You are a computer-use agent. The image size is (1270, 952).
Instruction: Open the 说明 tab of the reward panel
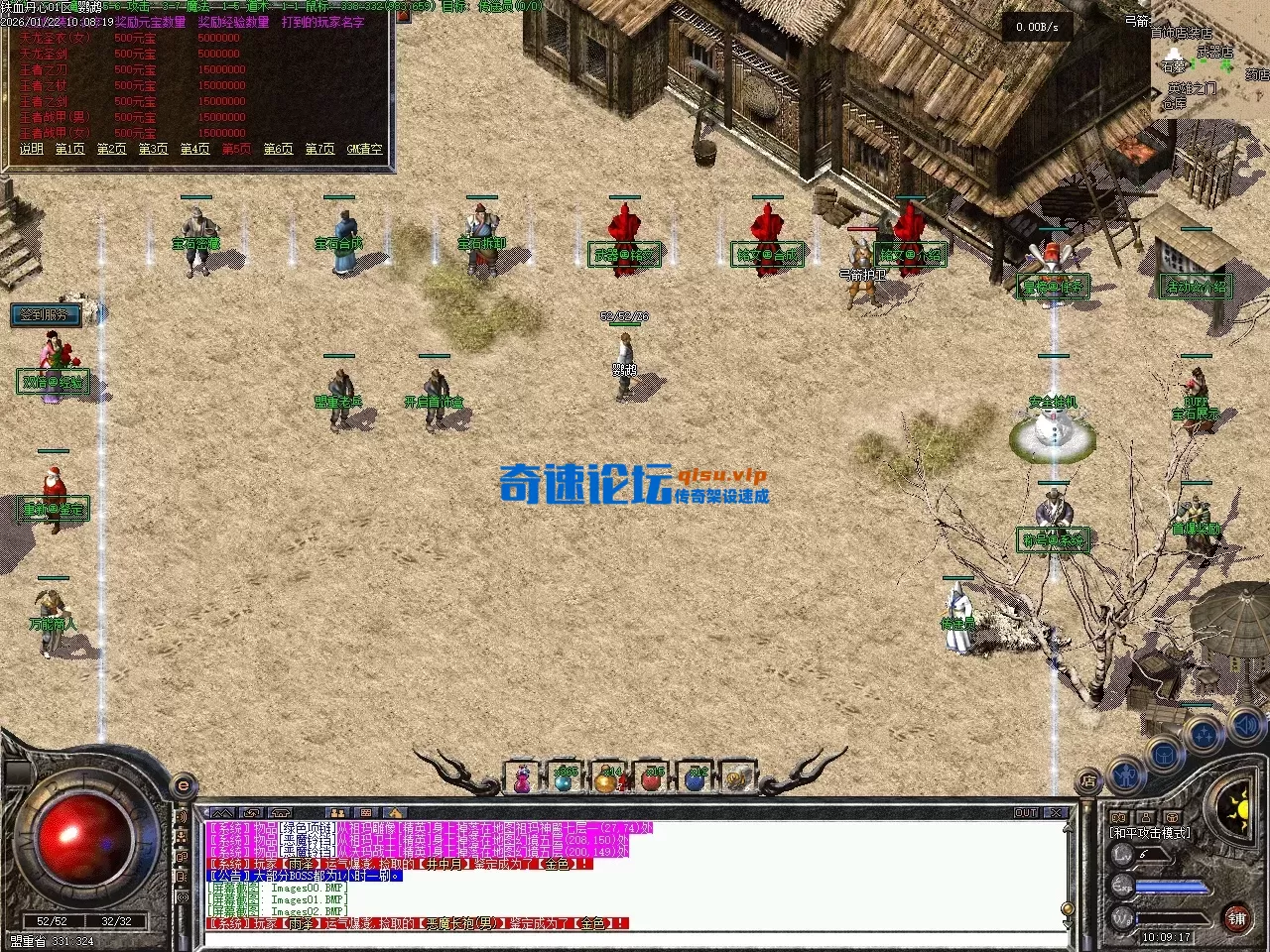(x=31, y=149)
